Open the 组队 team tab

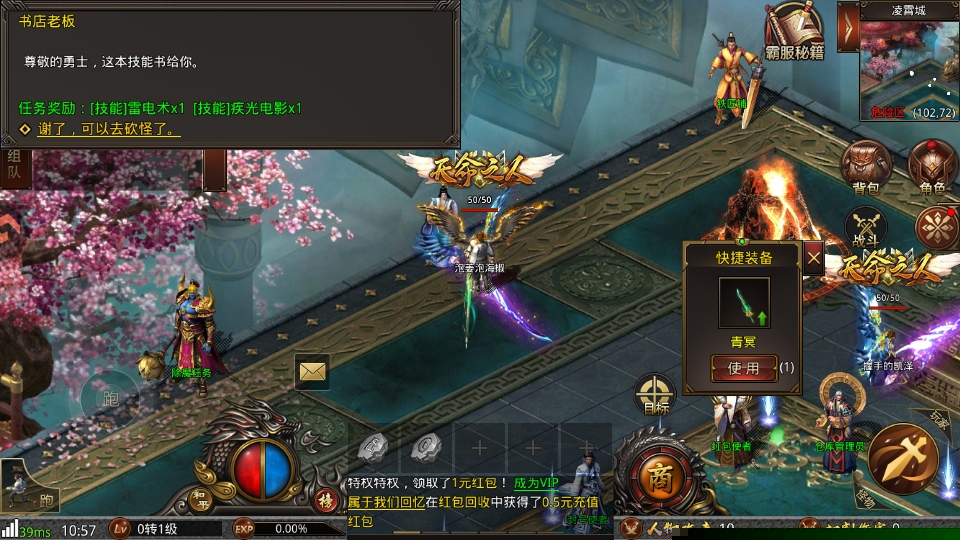14,163
